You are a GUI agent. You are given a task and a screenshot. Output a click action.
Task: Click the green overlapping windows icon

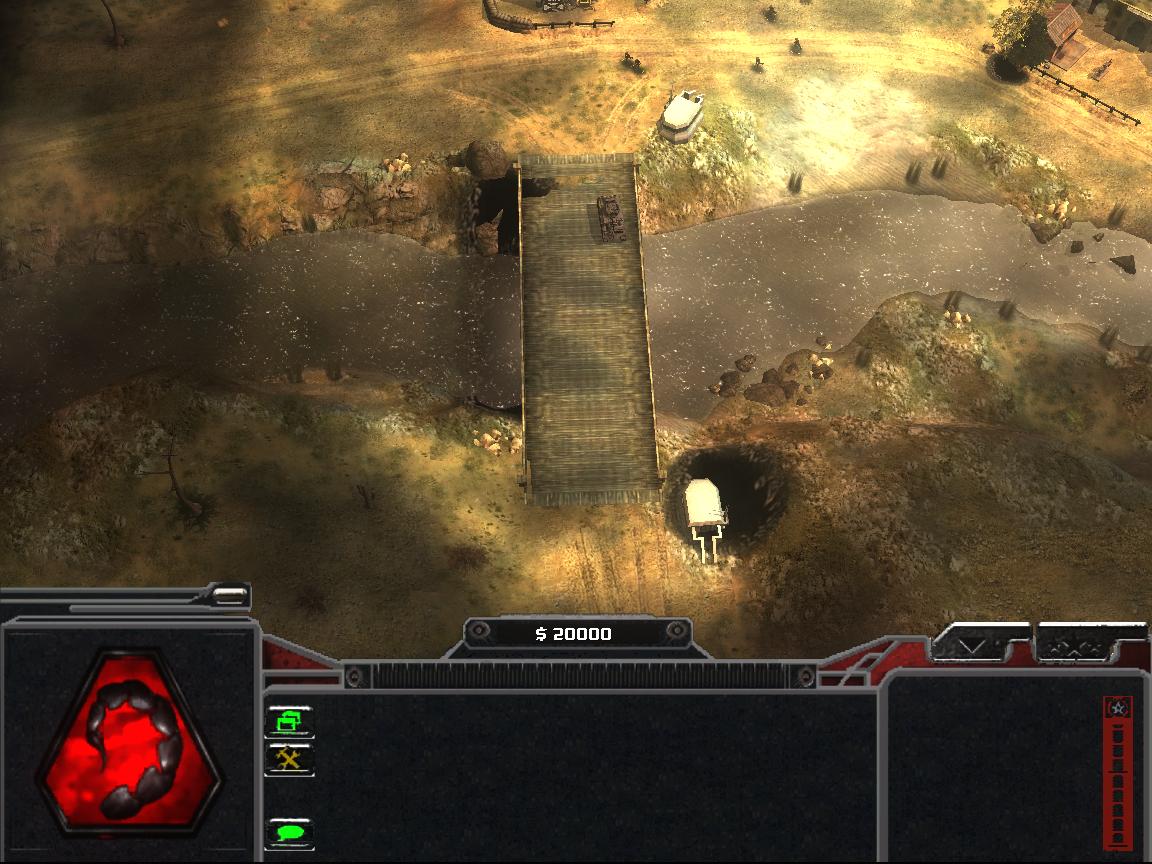[x=290, y=720]
